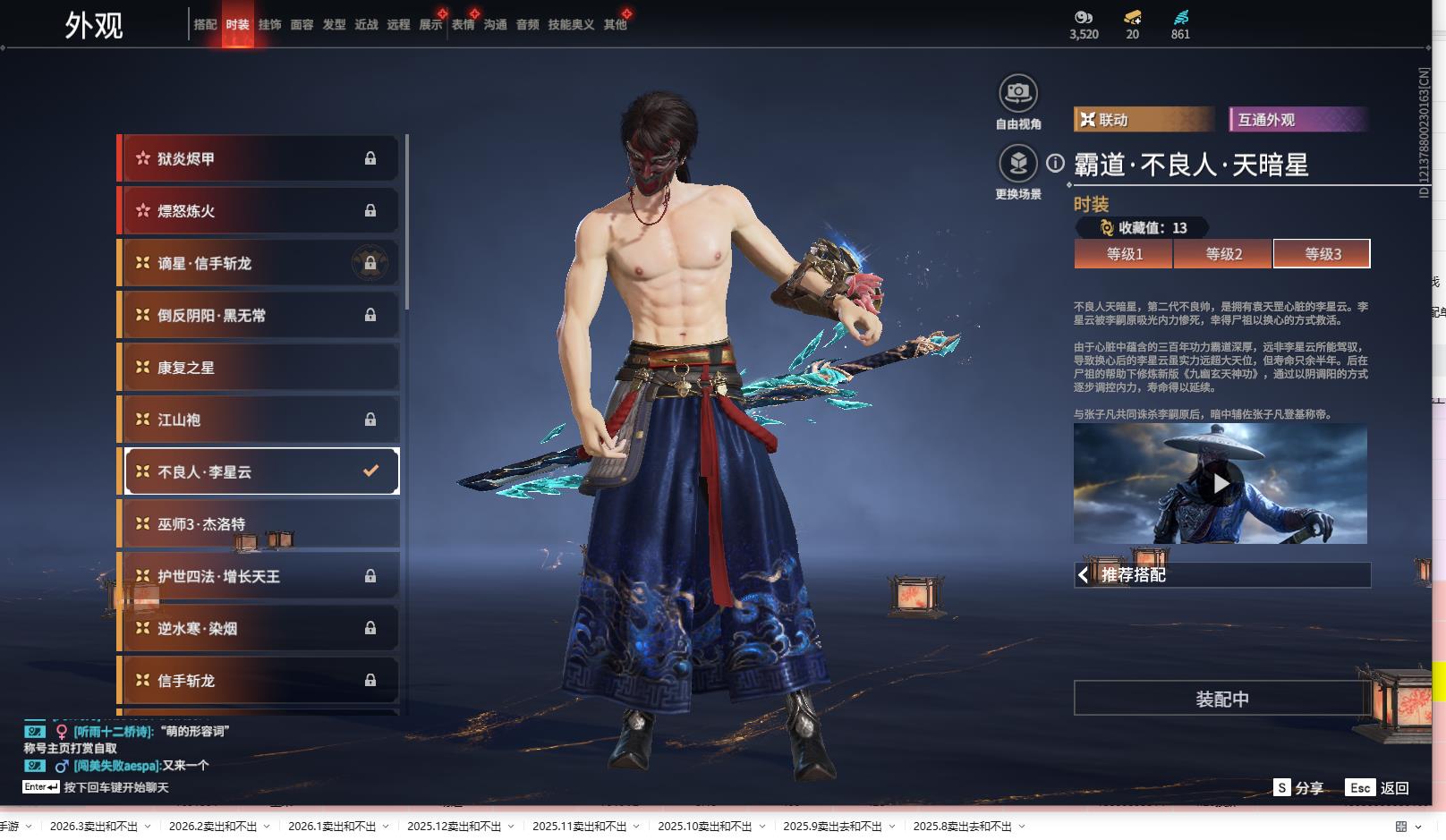Play the outfit preview video
Image resolution: width=1446 pixels, height=840 pixels.
(1221, 484)
